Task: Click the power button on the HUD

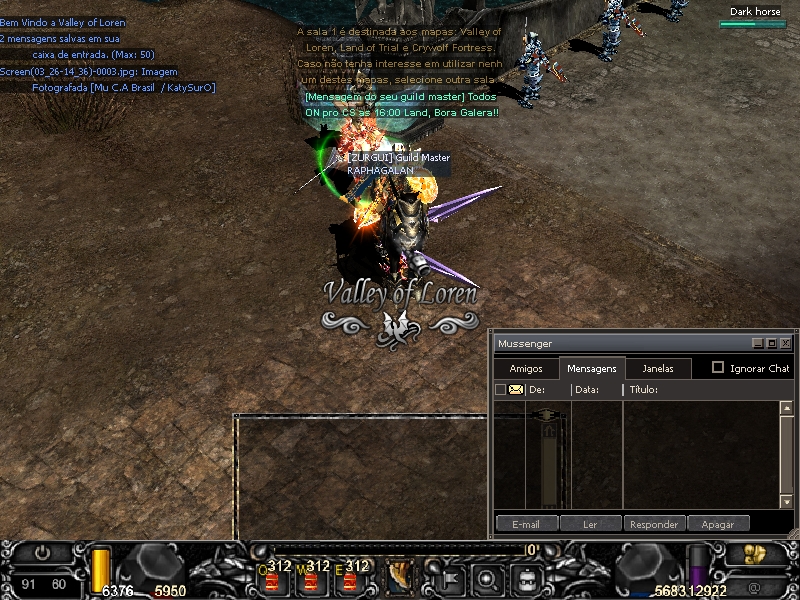Action: coord(42,552)
